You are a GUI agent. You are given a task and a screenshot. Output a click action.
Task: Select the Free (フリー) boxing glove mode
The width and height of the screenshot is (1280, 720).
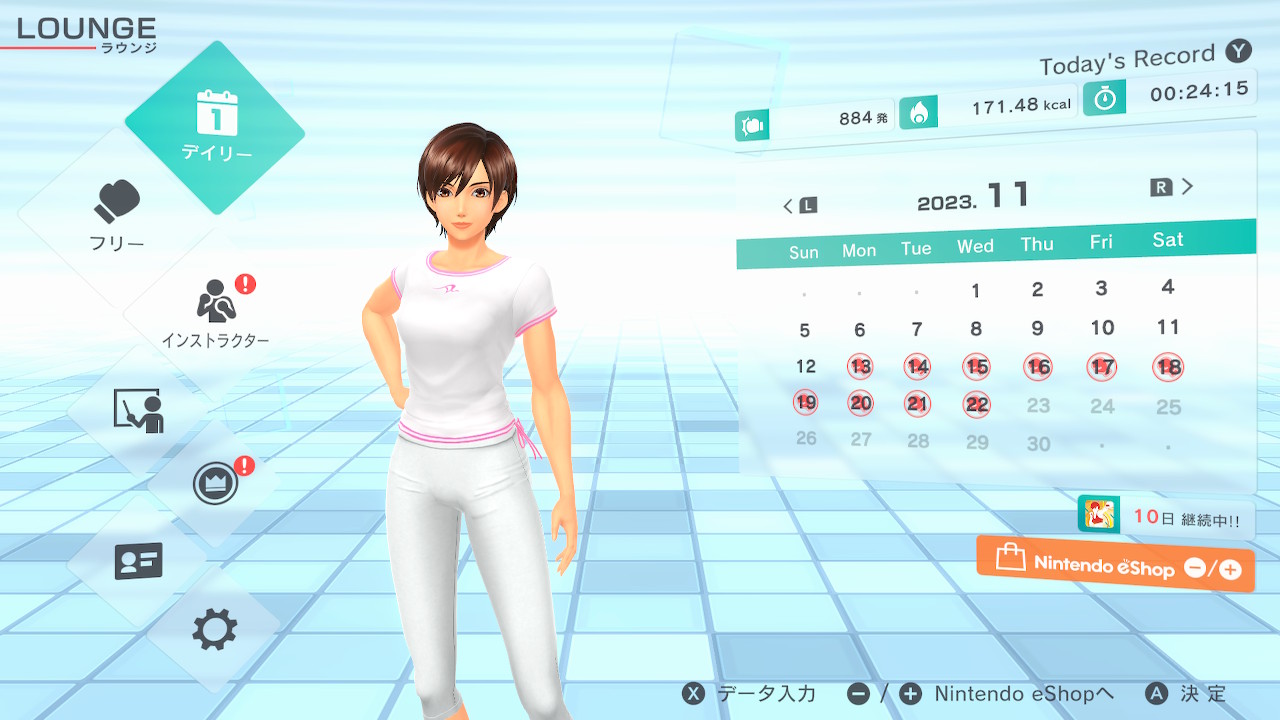pyautogui.click(x=118, y=214)
